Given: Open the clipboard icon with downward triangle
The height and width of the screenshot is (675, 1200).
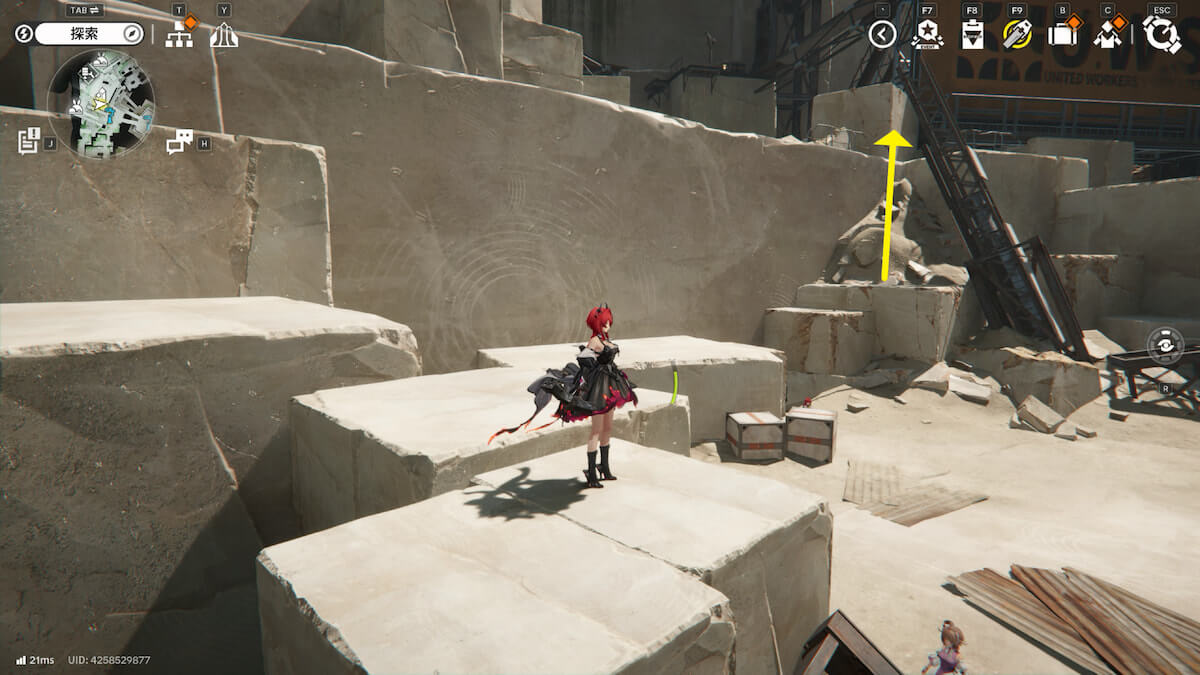Looking at the screenshot, I should click(972, 35).
